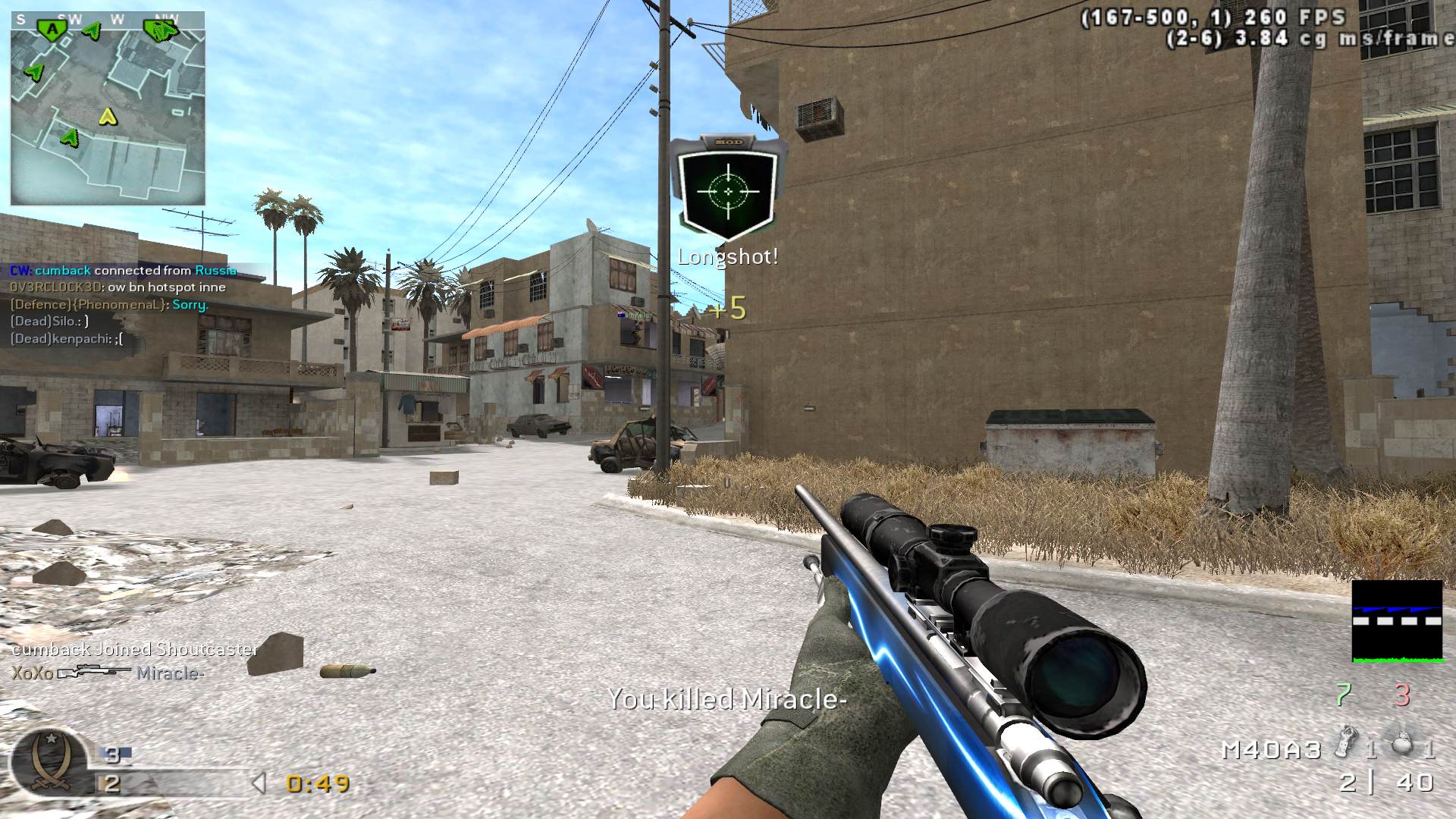Click the minimap

(x=108, y=108)
